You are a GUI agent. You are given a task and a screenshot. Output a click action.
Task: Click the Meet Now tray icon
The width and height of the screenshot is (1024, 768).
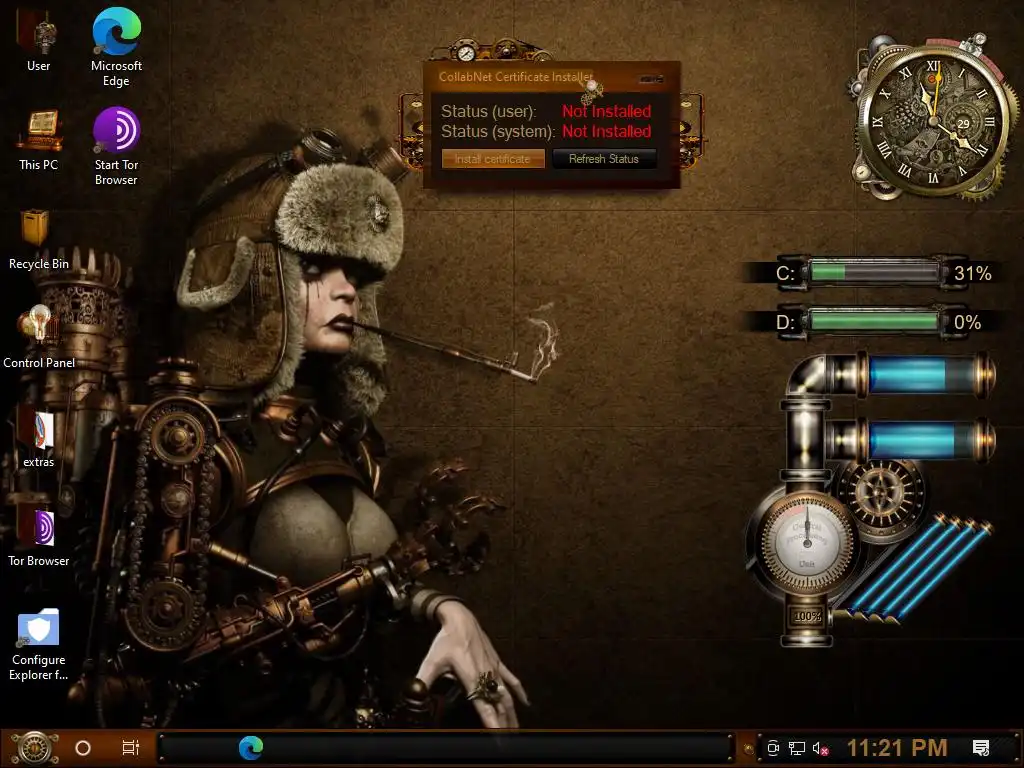pos(773,748)
